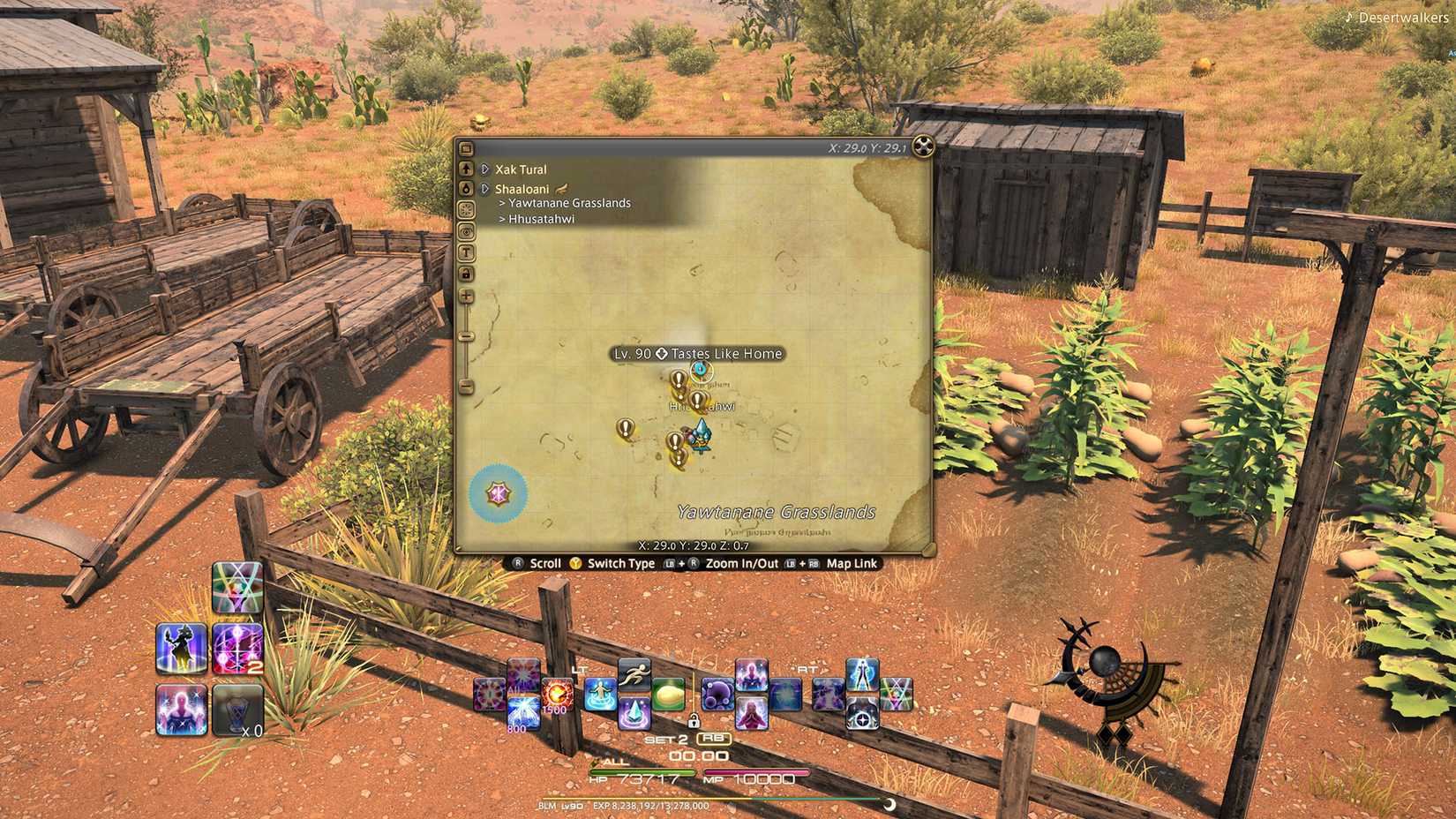
Task: Click the aether current starburst icon in sidebar
Action: click(x=467, y=208)
